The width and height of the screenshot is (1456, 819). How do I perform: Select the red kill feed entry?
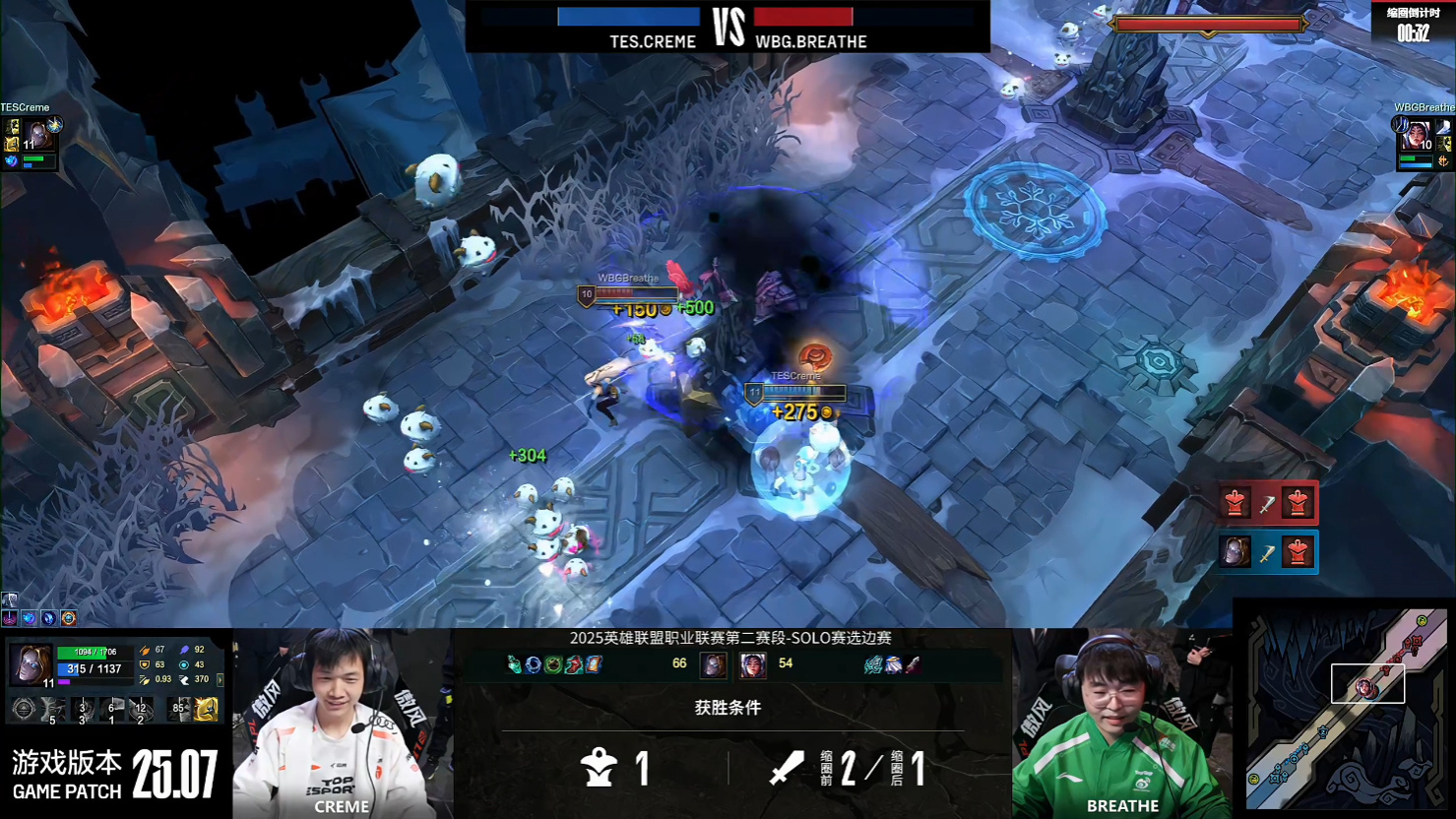tap(1267, 504)
